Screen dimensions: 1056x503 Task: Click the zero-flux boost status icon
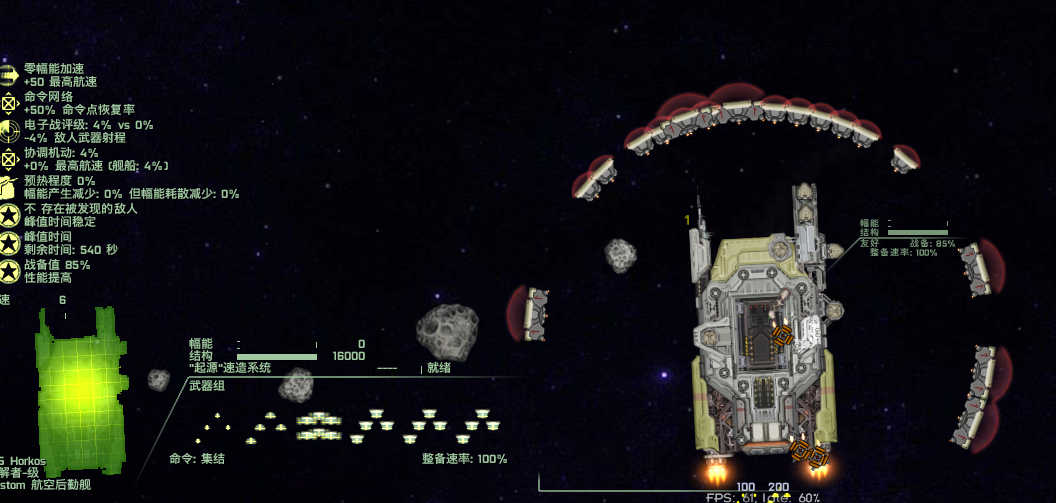[9, 74]
